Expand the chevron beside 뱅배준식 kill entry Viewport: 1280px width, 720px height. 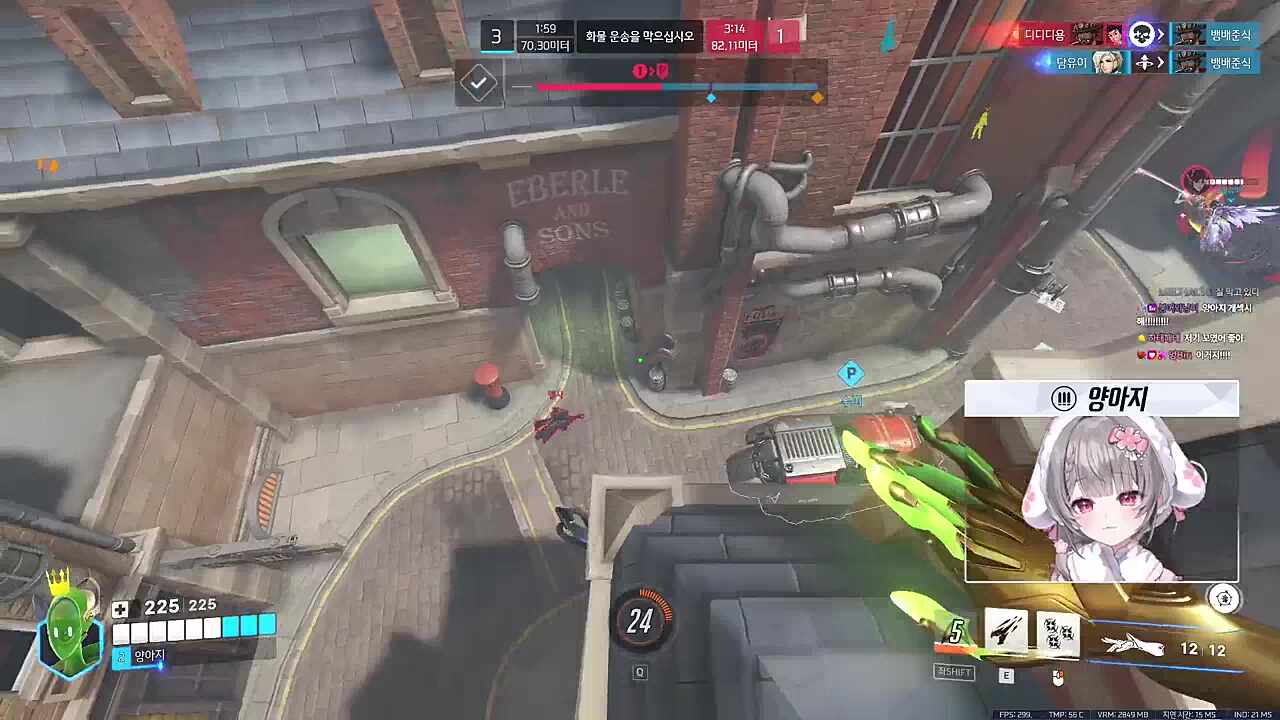(x=1160, y=35)
